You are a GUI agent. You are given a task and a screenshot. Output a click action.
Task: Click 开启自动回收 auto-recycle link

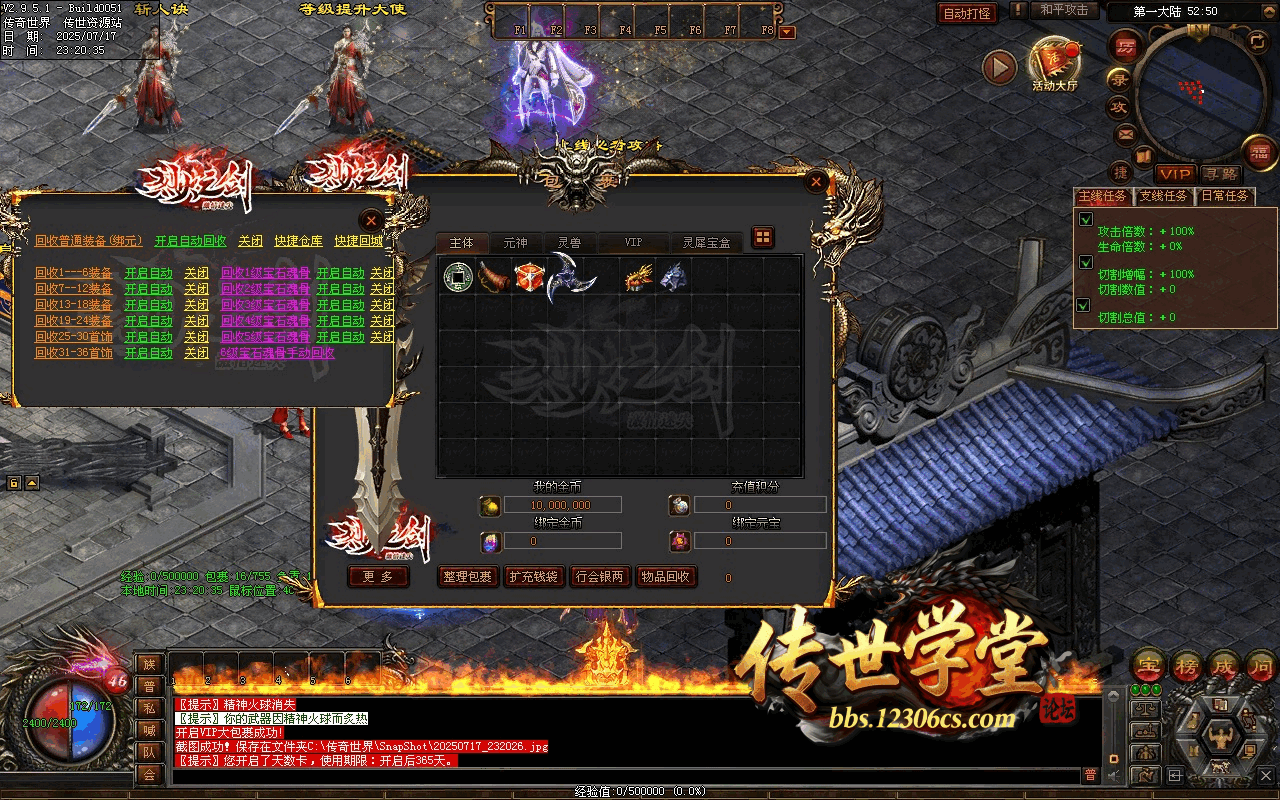[x=190, y=241]
